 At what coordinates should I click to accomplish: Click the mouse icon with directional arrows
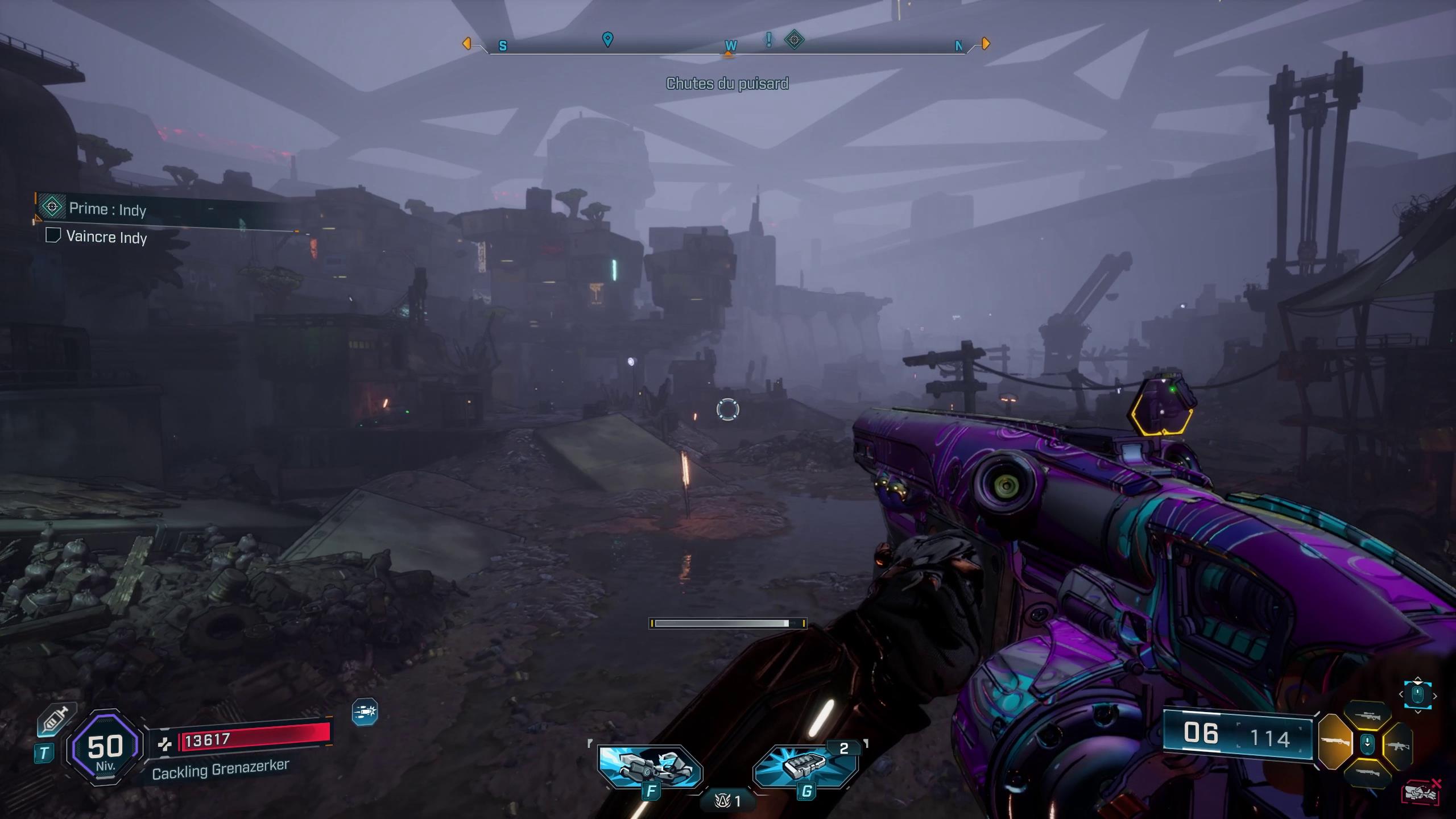click(1417, 694)
